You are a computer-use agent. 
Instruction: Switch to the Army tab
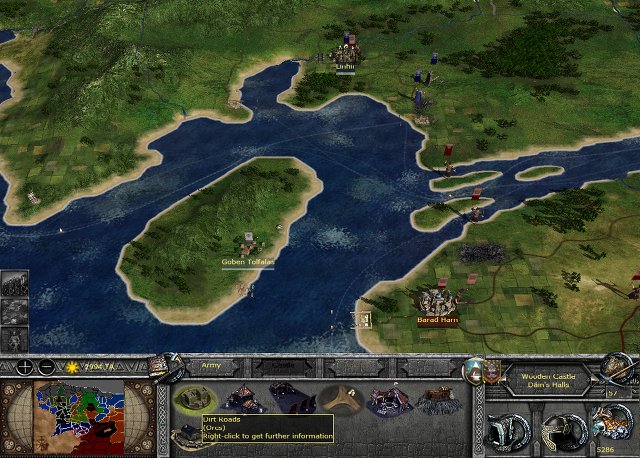coord(212,368)
